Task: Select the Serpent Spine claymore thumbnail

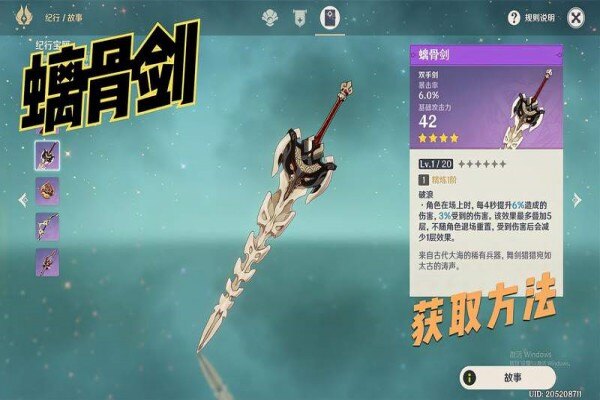Action: click(47, 154)
